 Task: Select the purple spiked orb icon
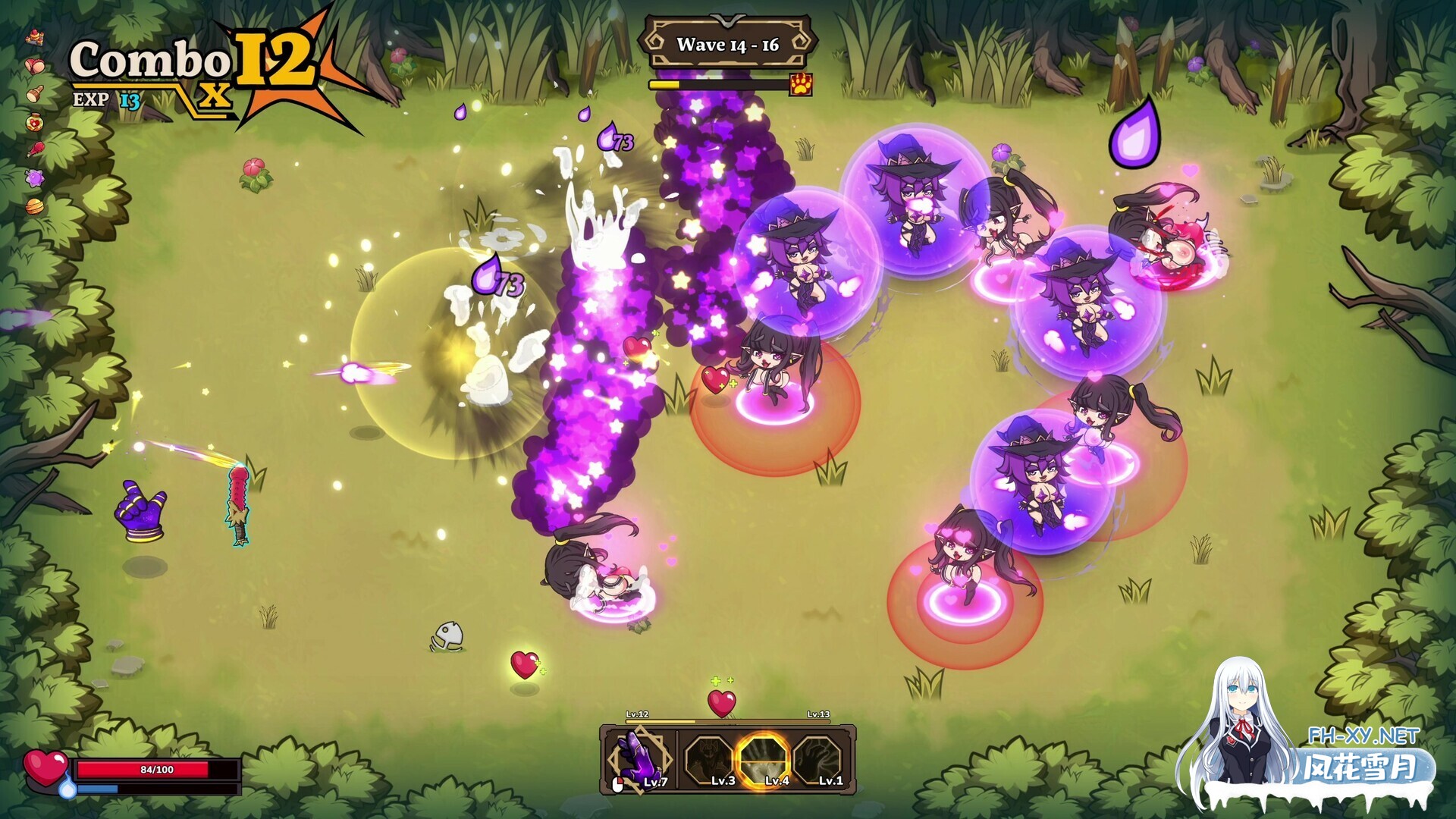tap(34, 178)
